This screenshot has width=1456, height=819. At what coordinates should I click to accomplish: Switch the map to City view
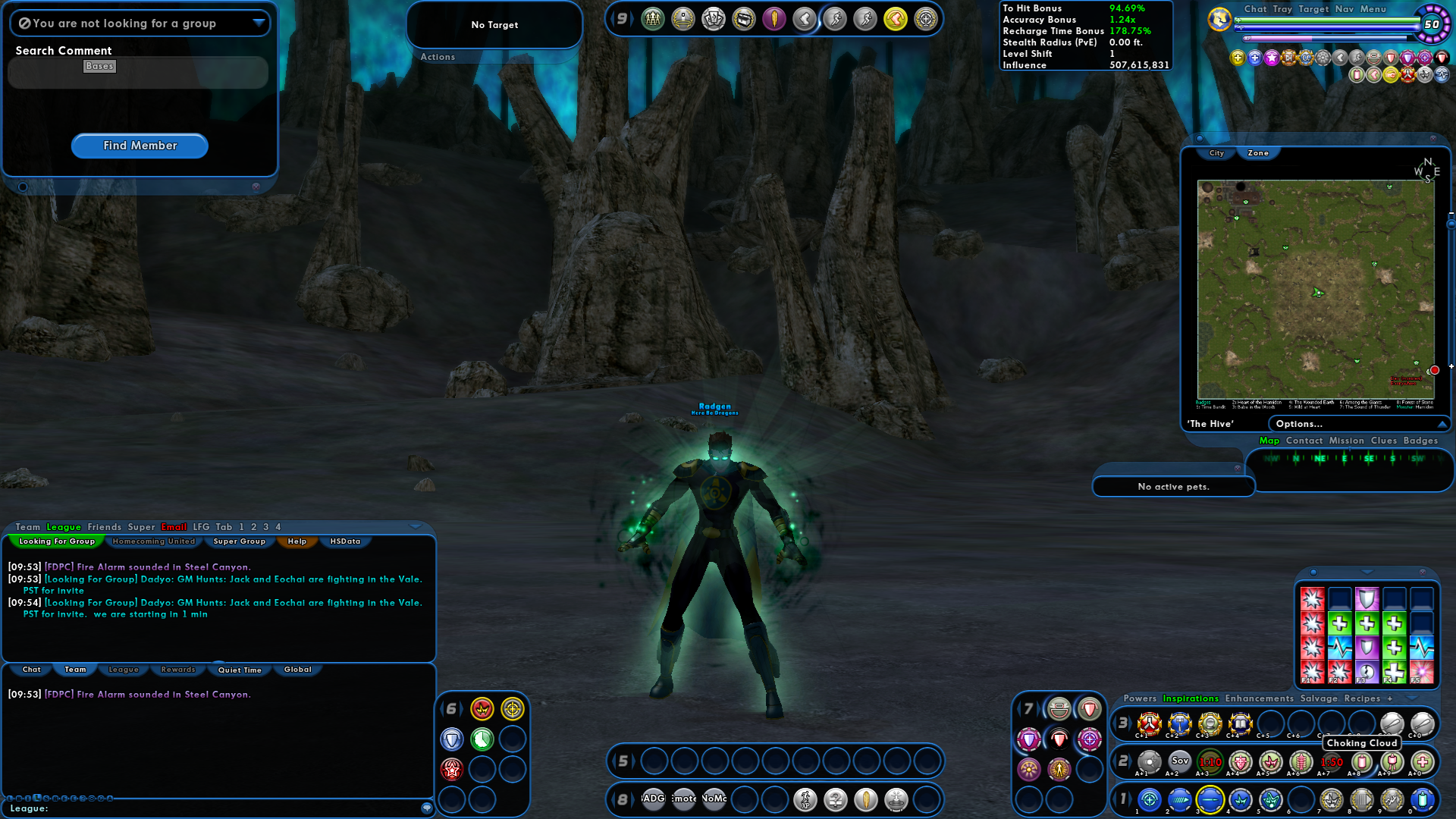click(x=1216, y=153)
